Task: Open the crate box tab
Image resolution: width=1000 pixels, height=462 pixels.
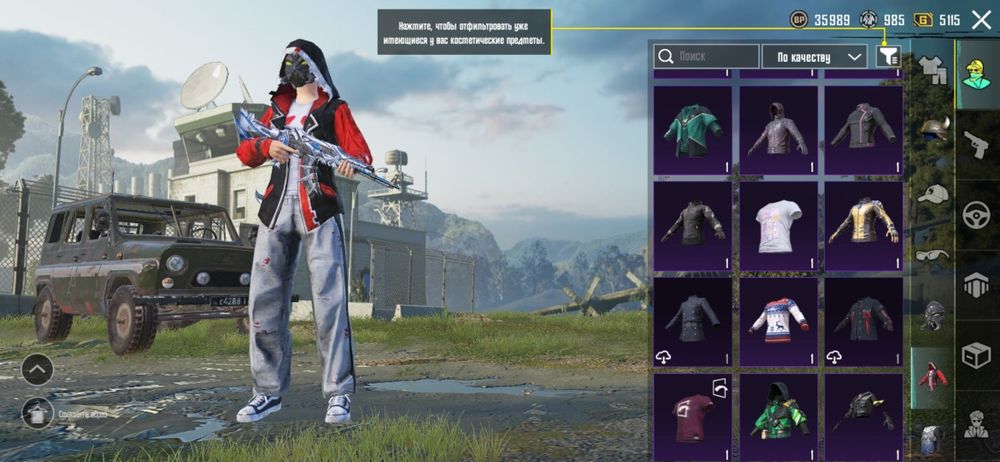Action: click(976, 354)
